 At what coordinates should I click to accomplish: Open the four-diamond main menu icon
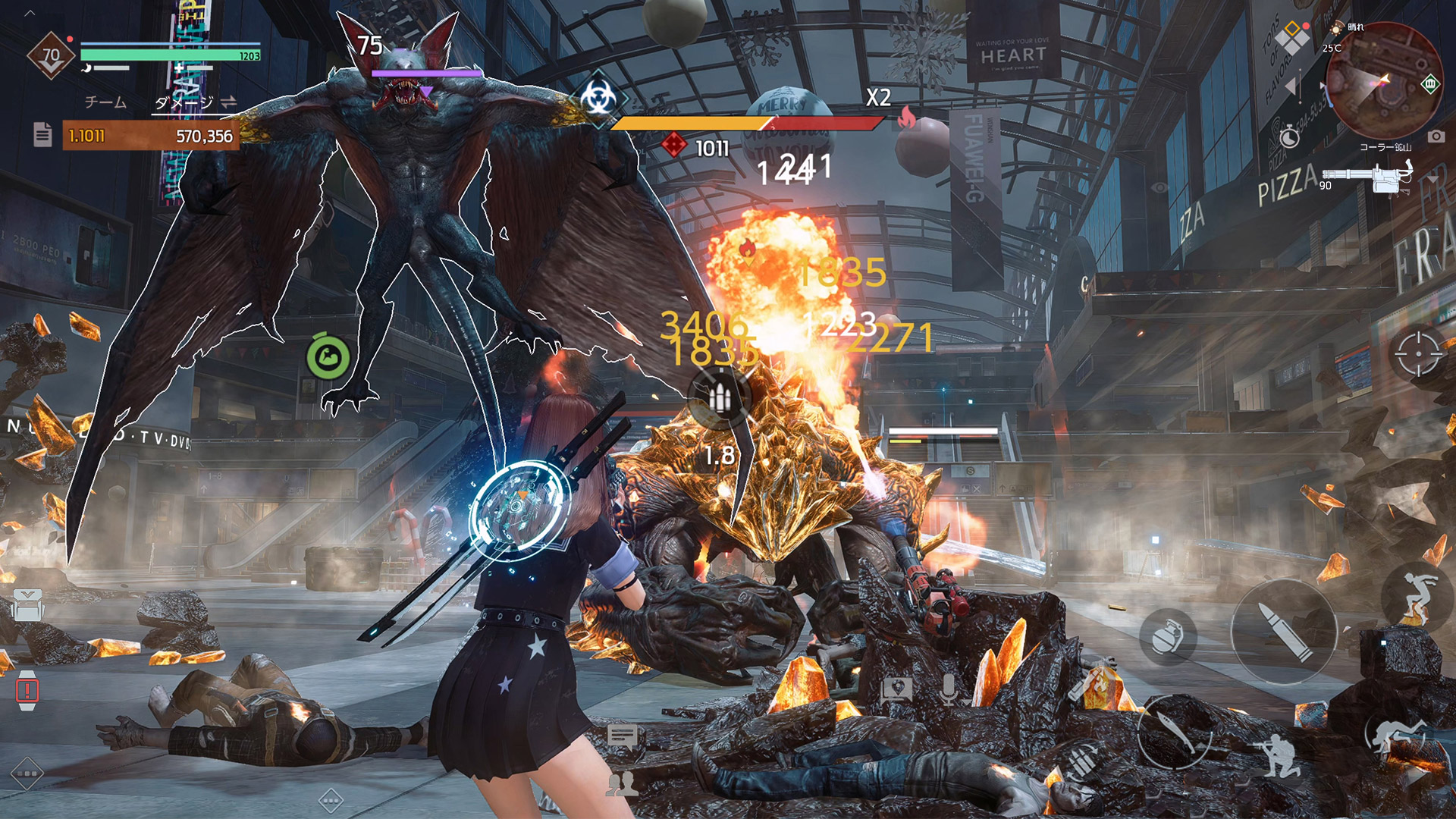[x=1291, y=38]
